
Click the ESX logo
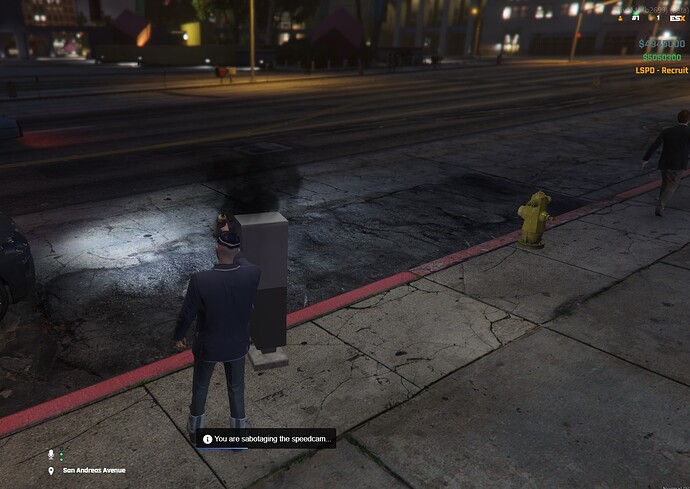pos(678,18)
